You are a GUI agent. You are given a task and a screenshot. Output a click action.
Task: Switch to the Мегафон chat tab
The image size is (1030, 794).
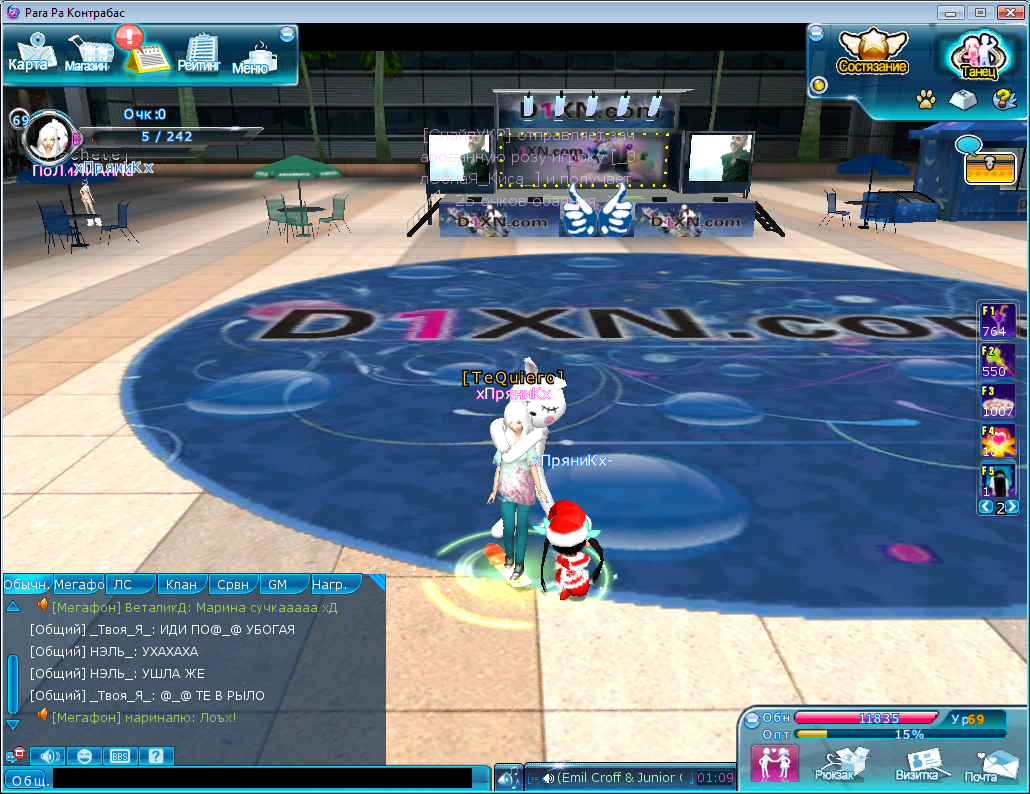click(x=79, y=584)
